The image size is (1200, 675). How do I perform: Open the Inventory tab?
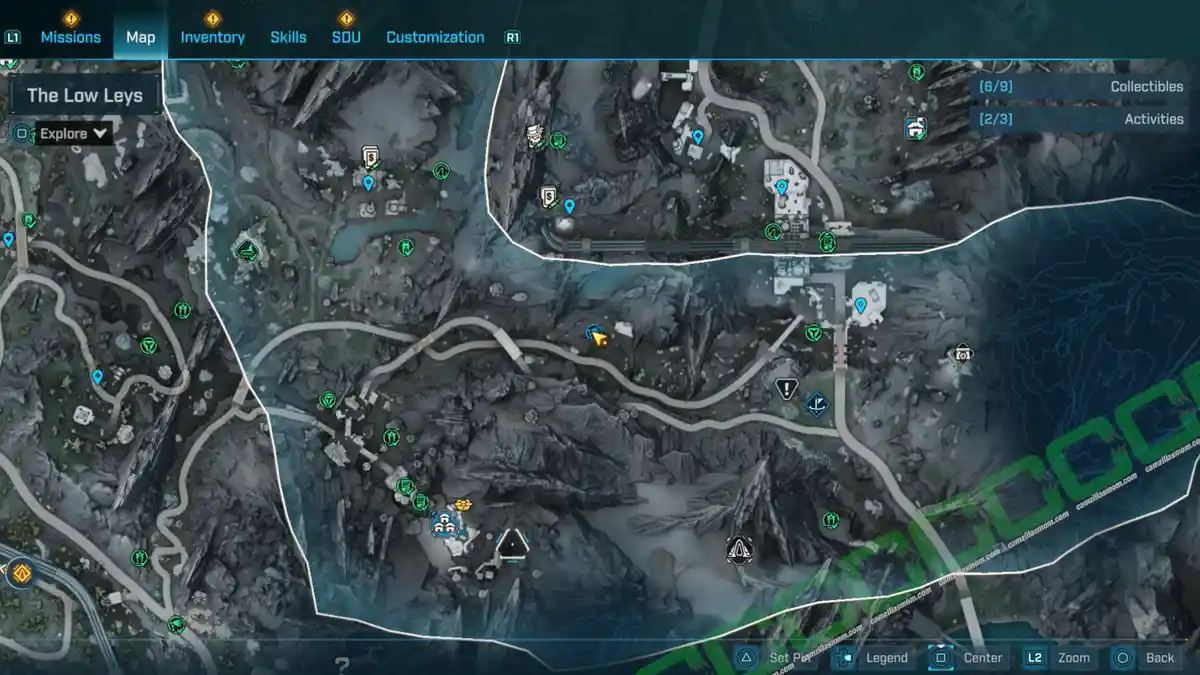point(212,37)
